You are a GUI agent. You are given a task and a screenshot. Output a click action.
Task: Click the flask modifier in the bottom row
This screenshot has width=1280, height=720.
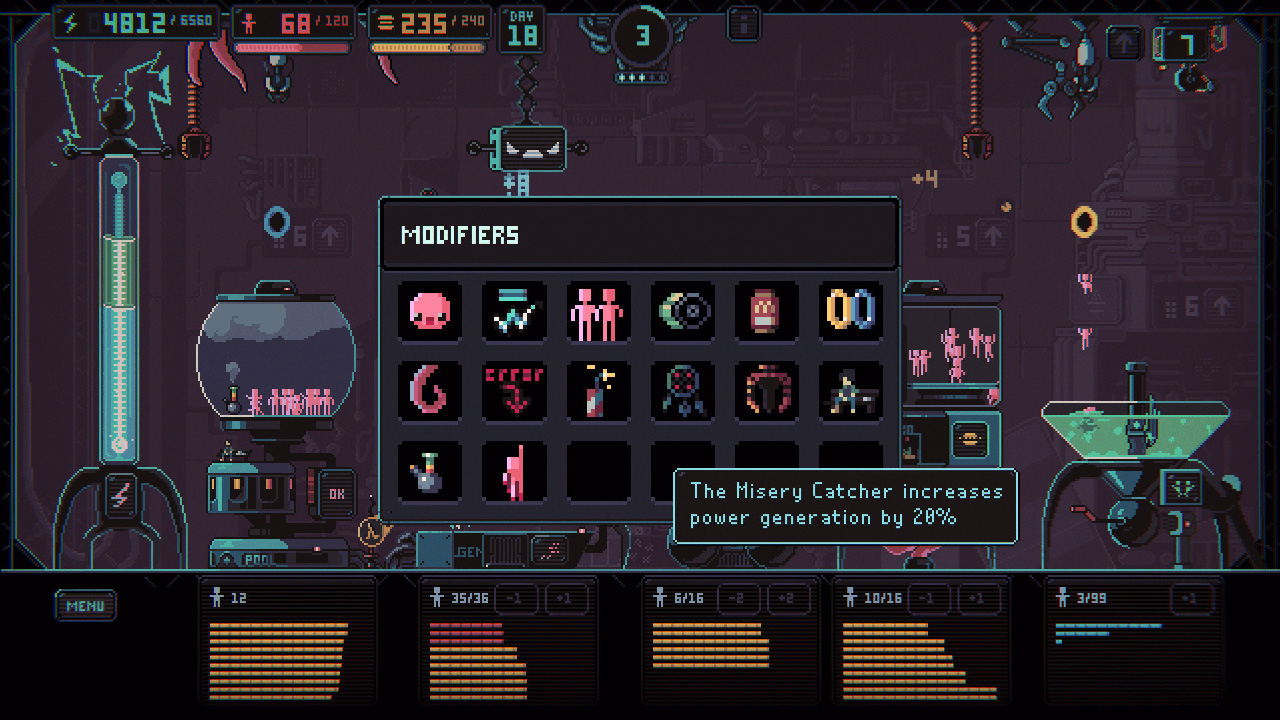click(430, 471)
